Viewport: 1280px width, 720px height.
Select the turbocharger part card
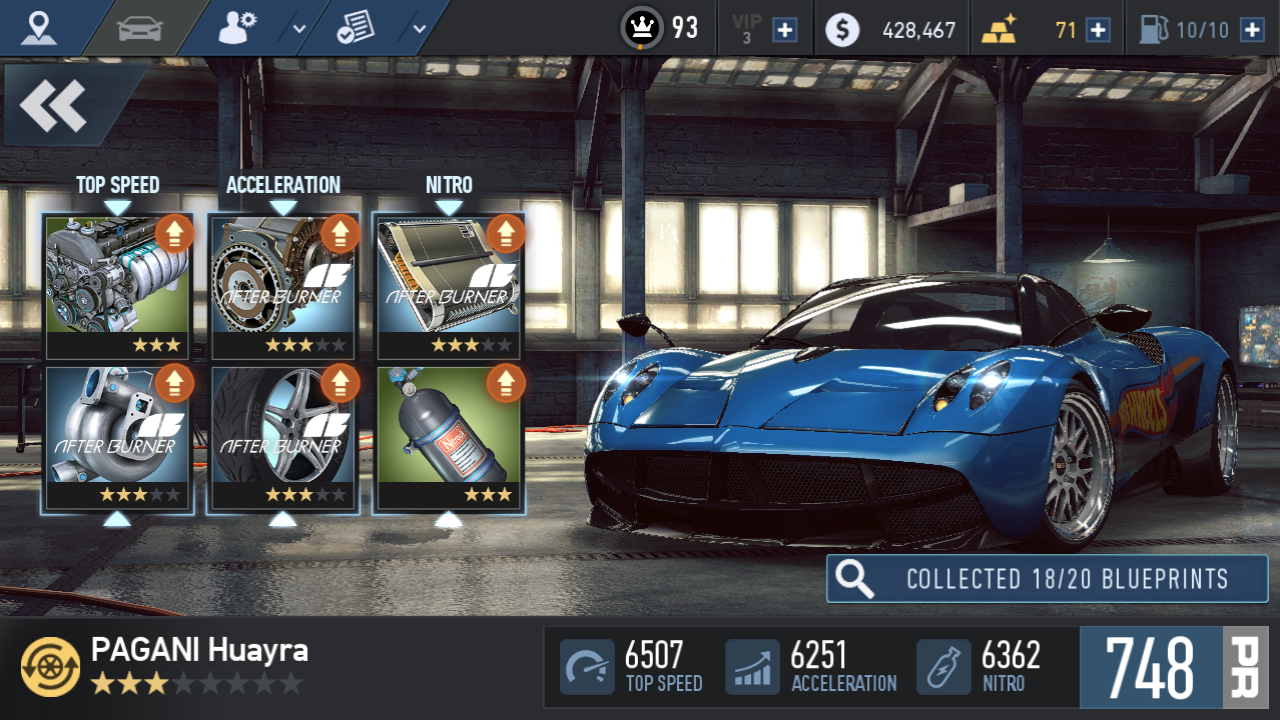click(118, 438)
